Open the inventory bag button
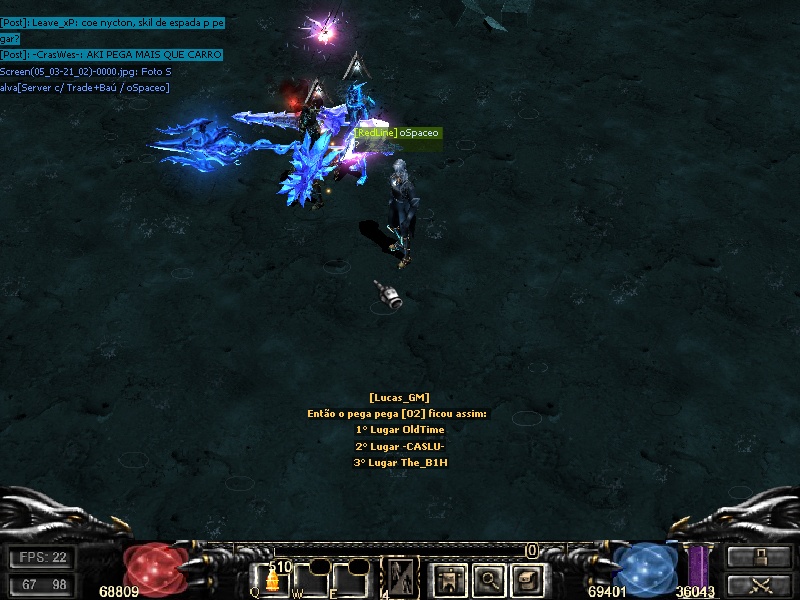The width and height of the screenshot is (800, 600). click(x=528, y=578)
